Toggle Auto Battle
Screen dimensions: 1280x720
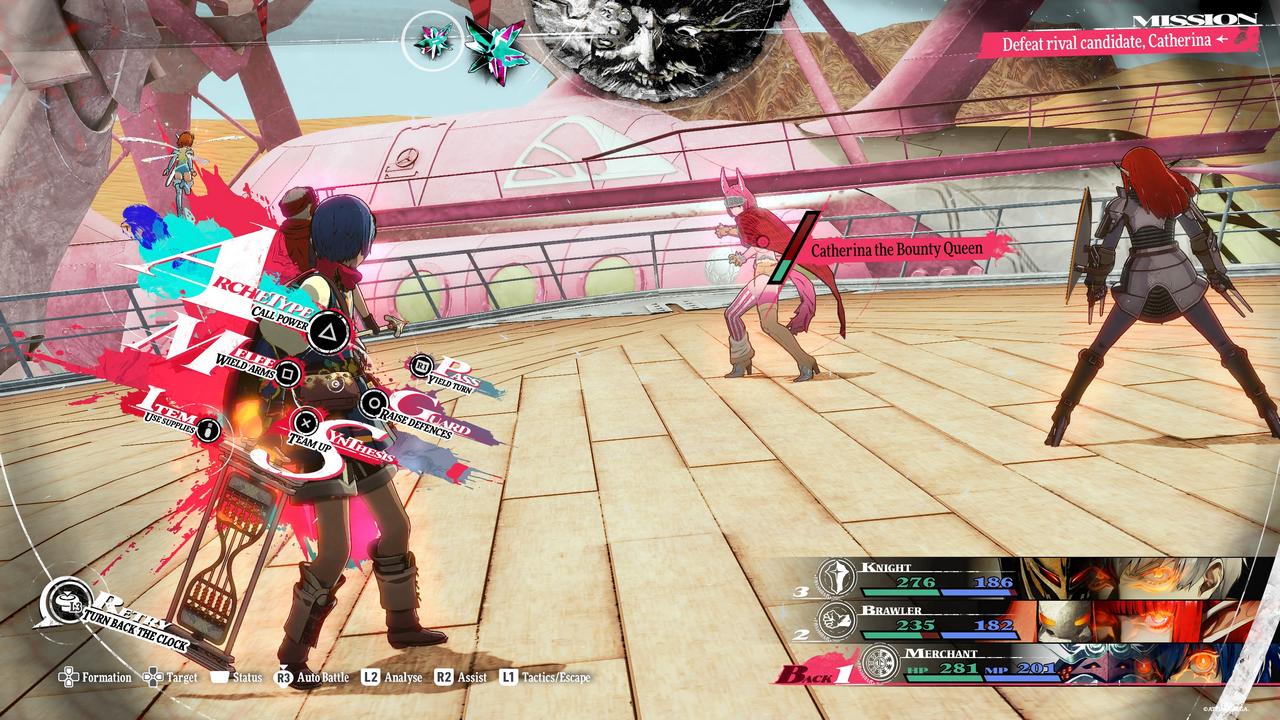[x=312, y=677]
